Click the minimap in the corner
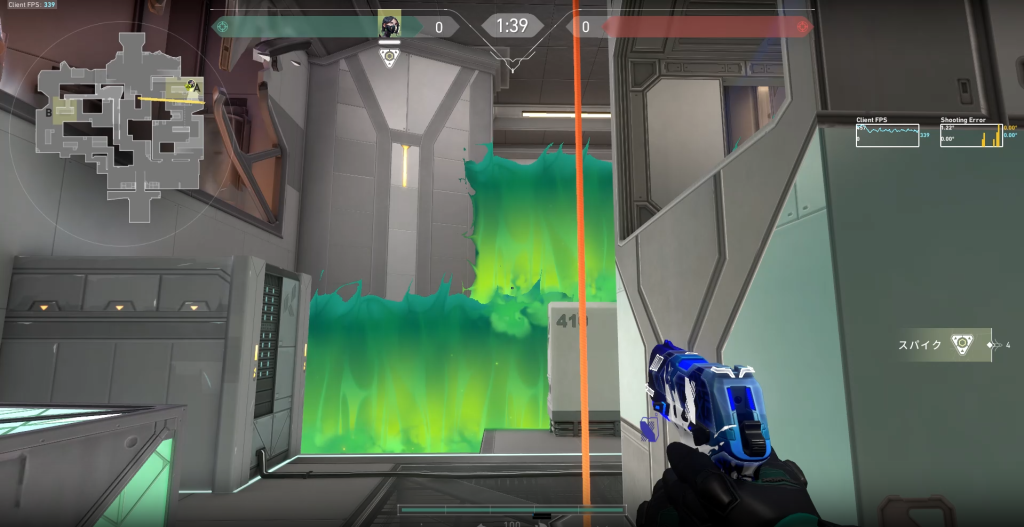This screenshot has width=1024, height=527. coord(118,125)
